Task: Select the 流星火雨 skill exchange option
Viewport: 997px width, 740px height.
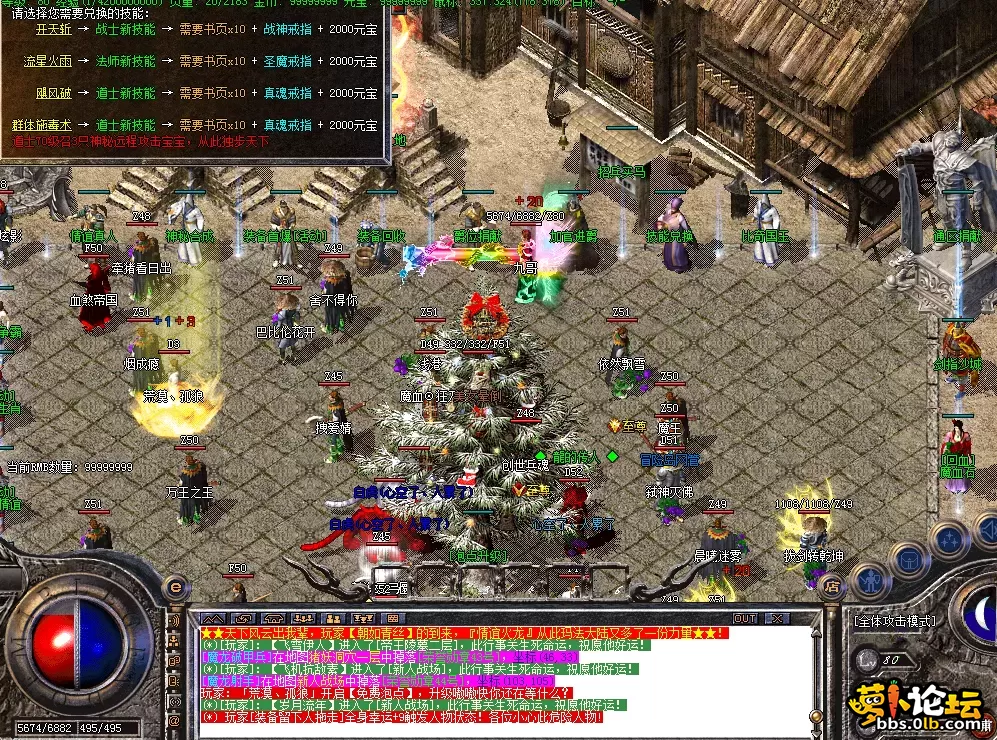Action: (49, 61)
